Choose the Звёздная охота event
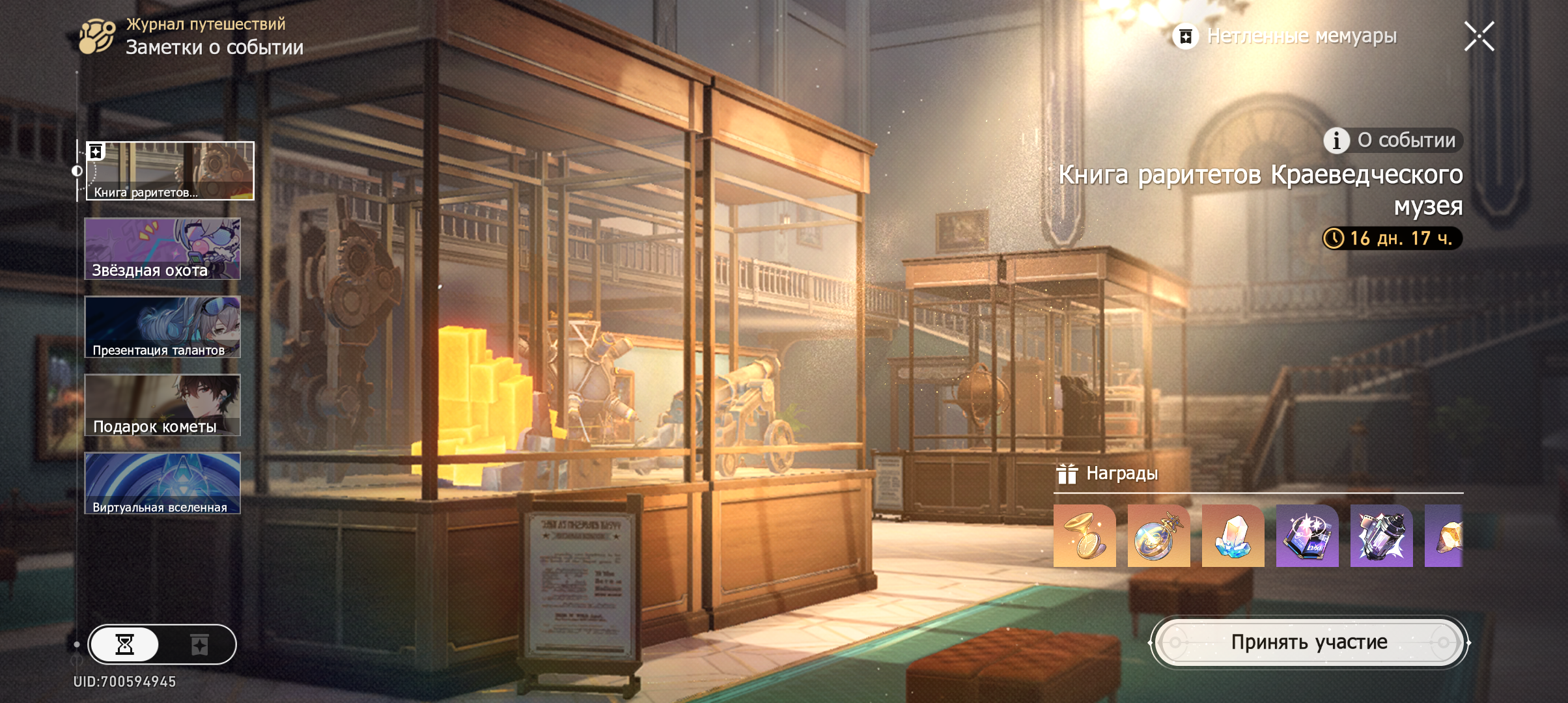This screenshot has height=703, width=1568. click(x=163, y=249)
